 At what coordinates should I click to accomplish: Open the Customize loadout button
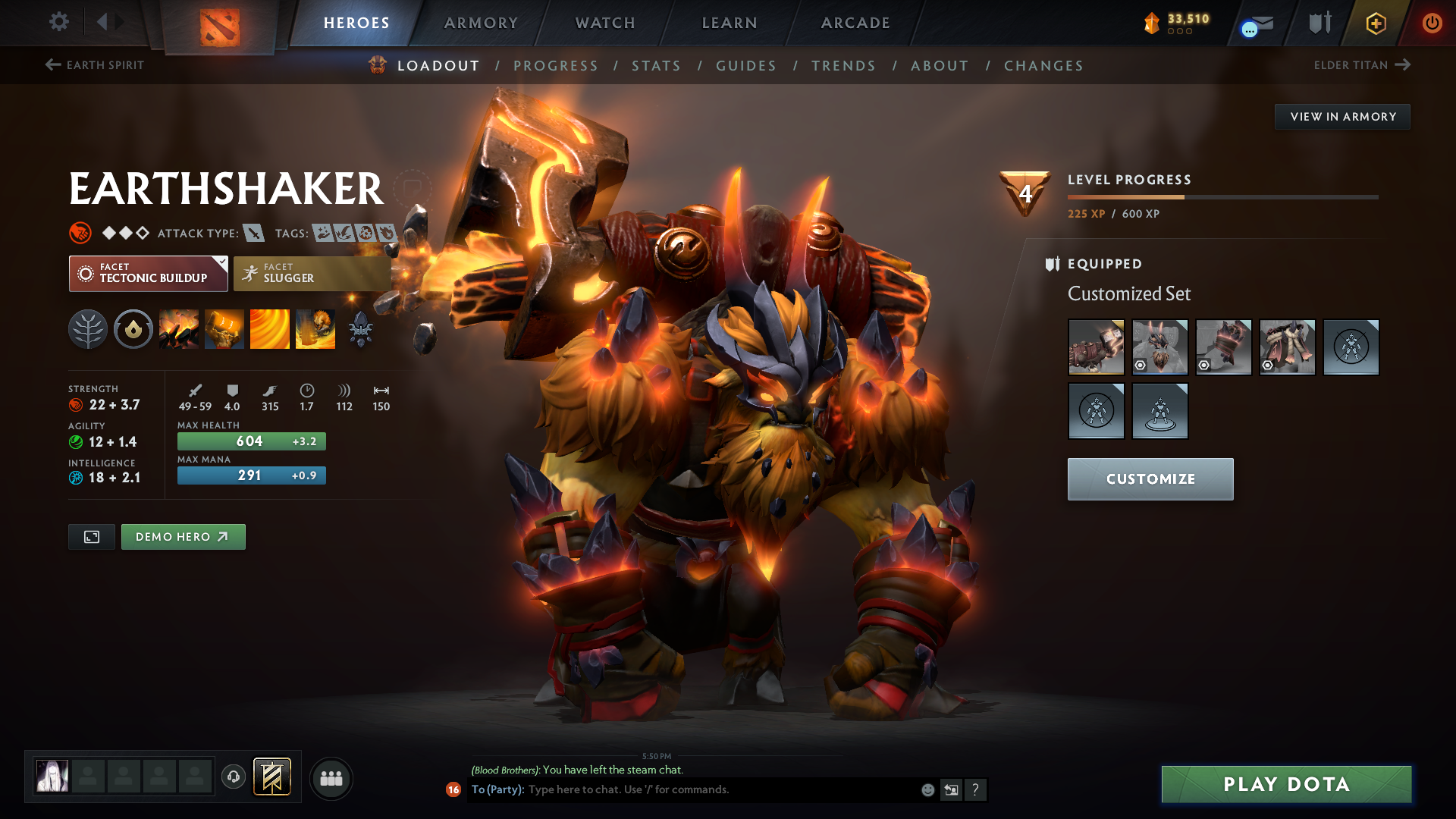pos(1150,479)
